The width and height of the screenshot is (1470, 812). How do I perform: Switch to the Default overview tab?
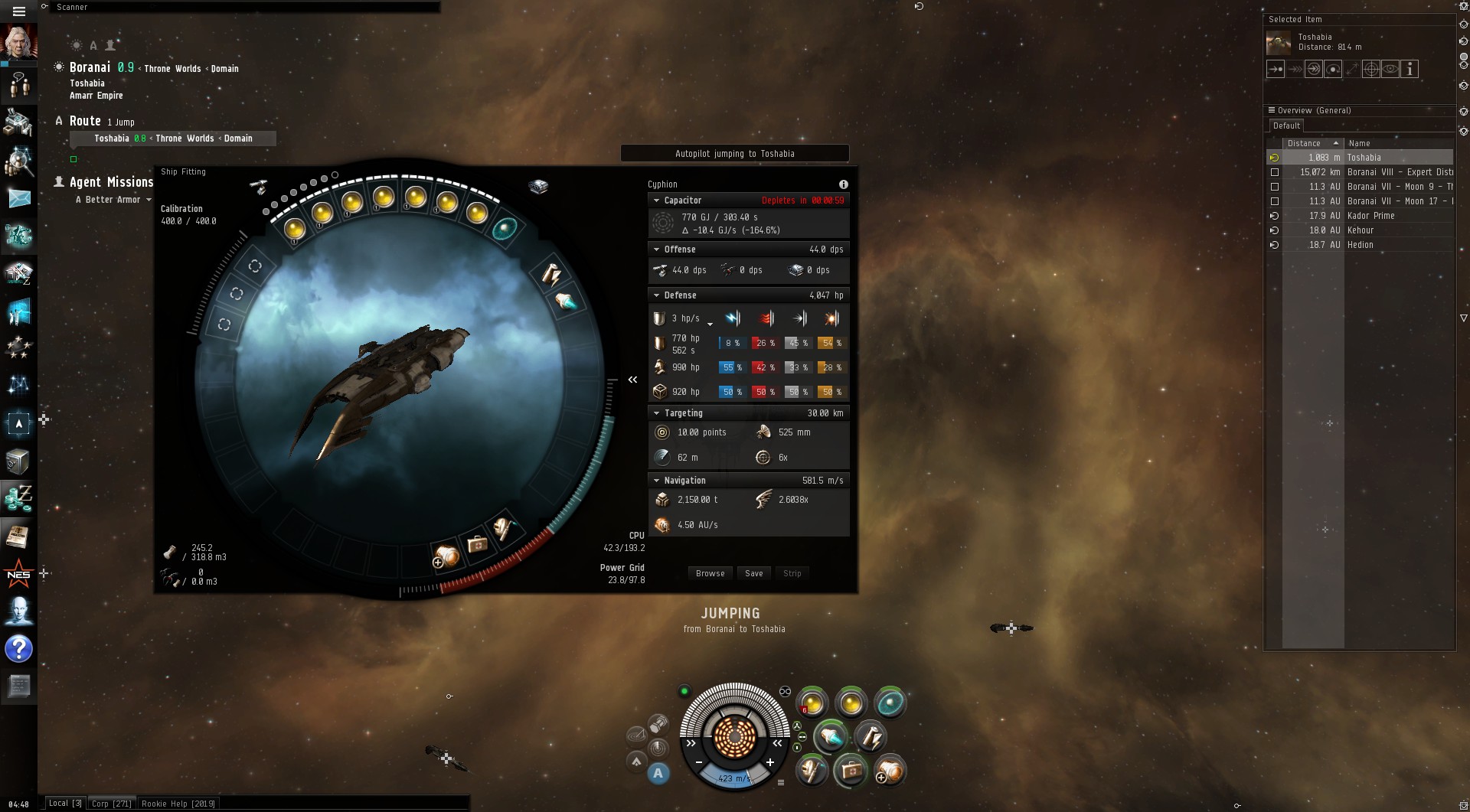point(1286,126)
